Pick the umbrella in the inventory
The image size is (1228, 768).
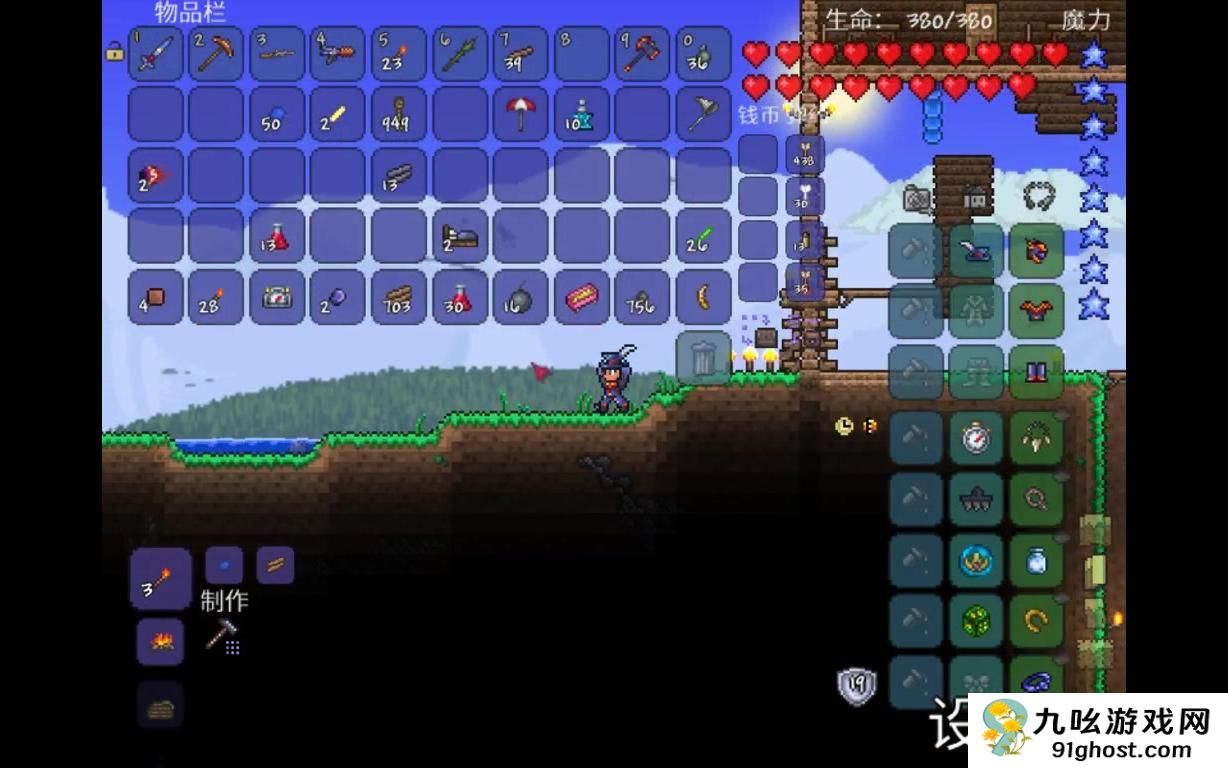521,114
